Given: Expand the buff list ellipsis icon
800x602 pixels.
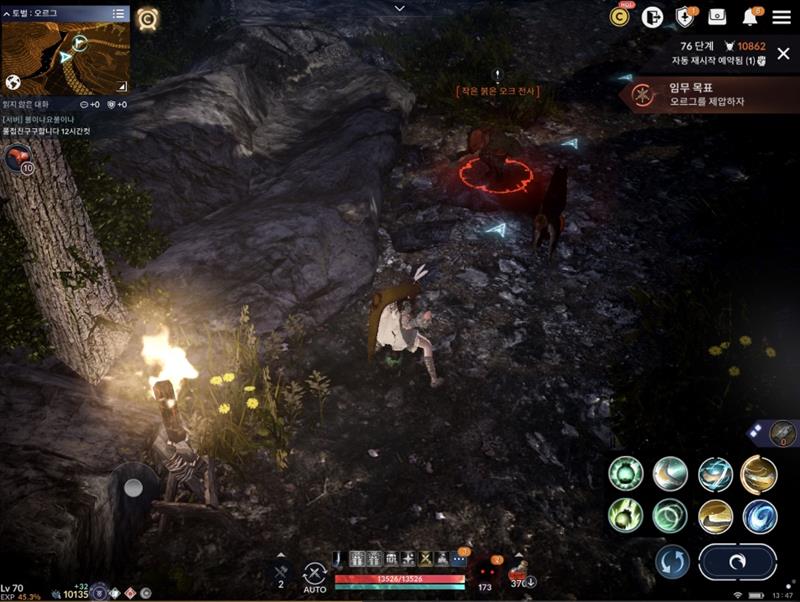Looking at the screenshot, I should (x=459, y=559).
